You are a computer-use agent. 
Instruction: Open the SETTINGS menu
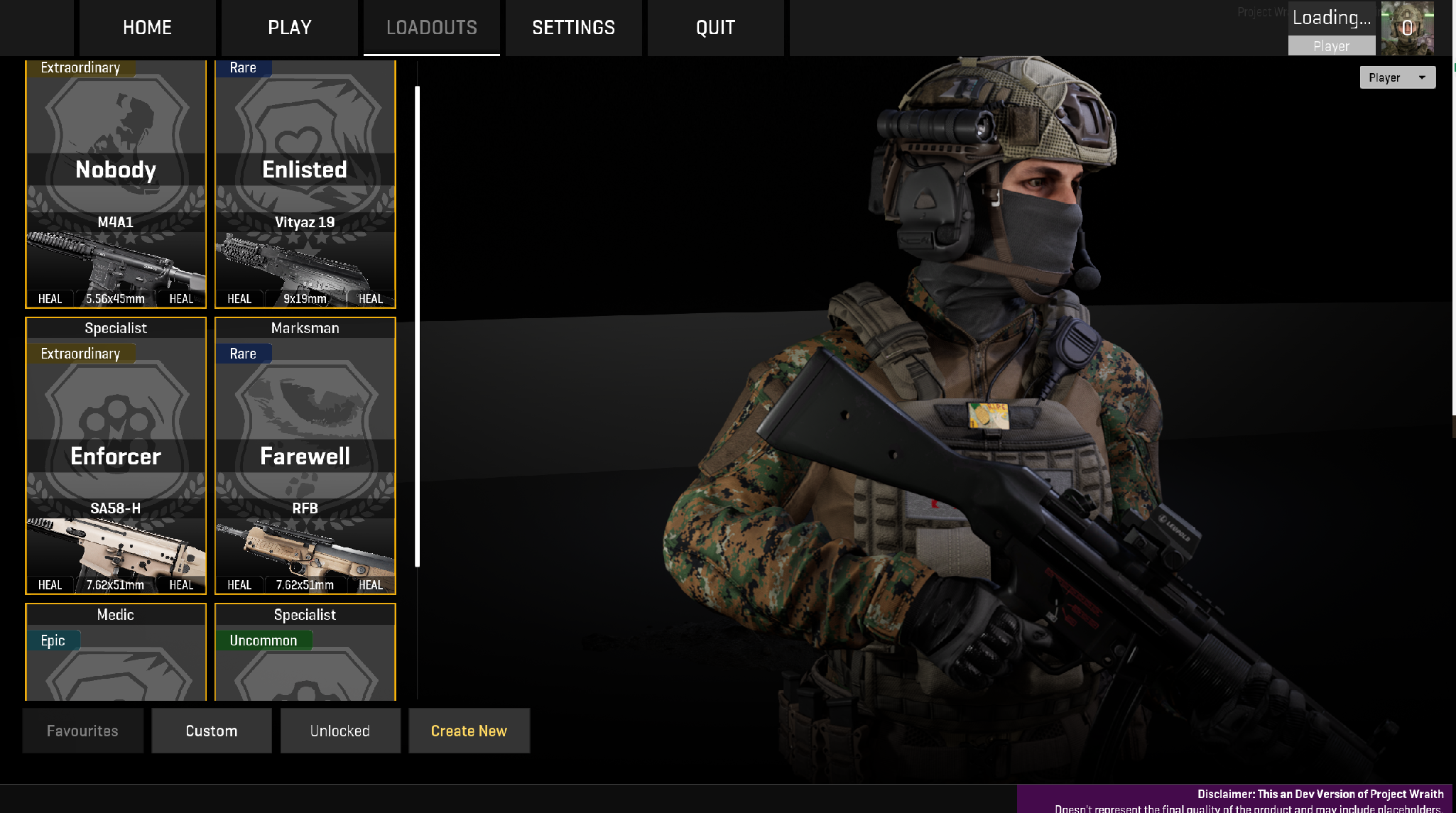pyautogui.click(x=574, y=28)
